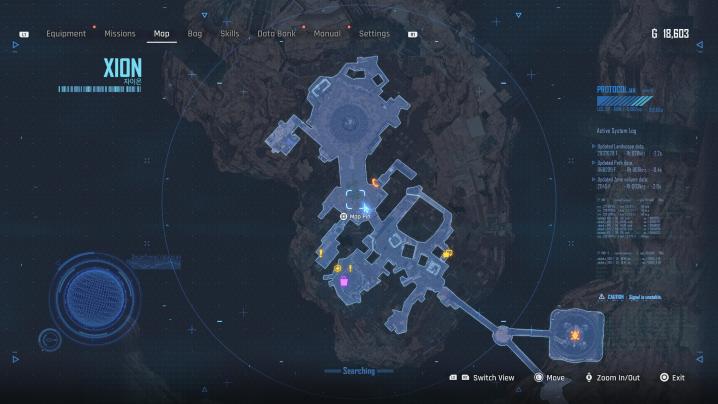718x404 pixels.
Task: Show the Manual tab
Action: (327, 34)
